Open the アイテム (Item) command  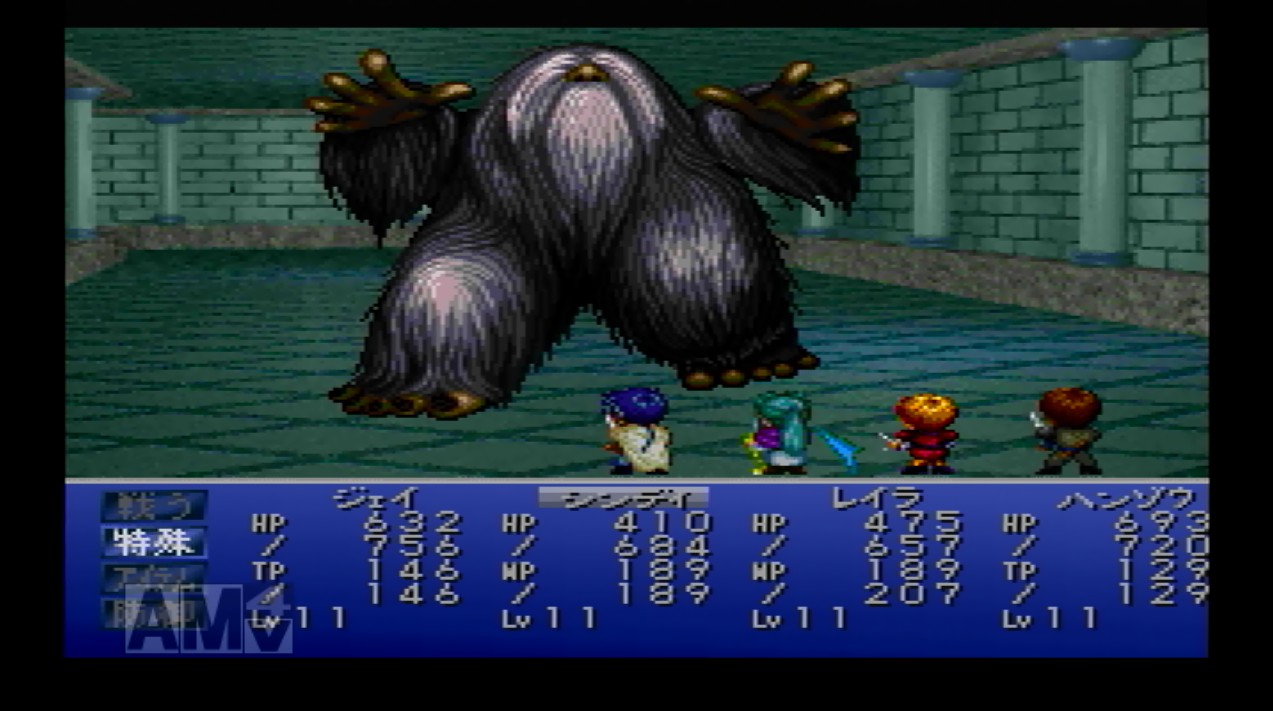154,577
